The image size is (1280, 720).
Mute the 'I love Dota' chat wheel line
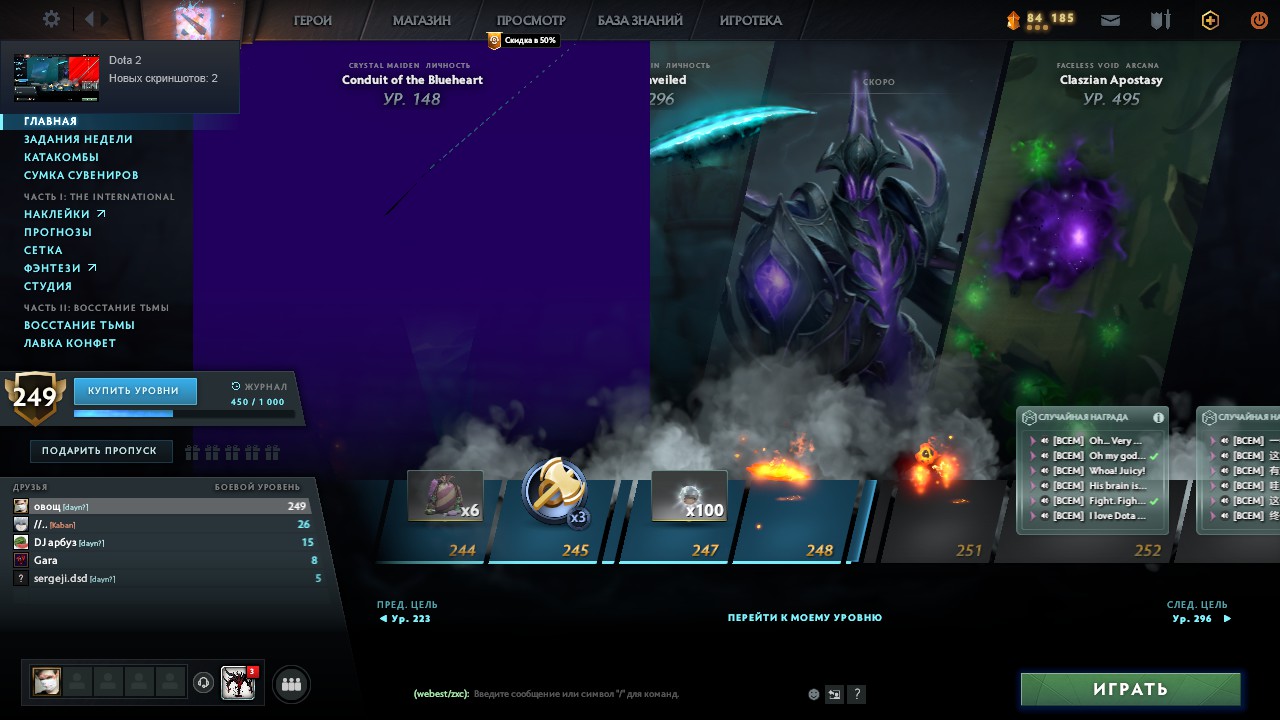point(1043,516)
